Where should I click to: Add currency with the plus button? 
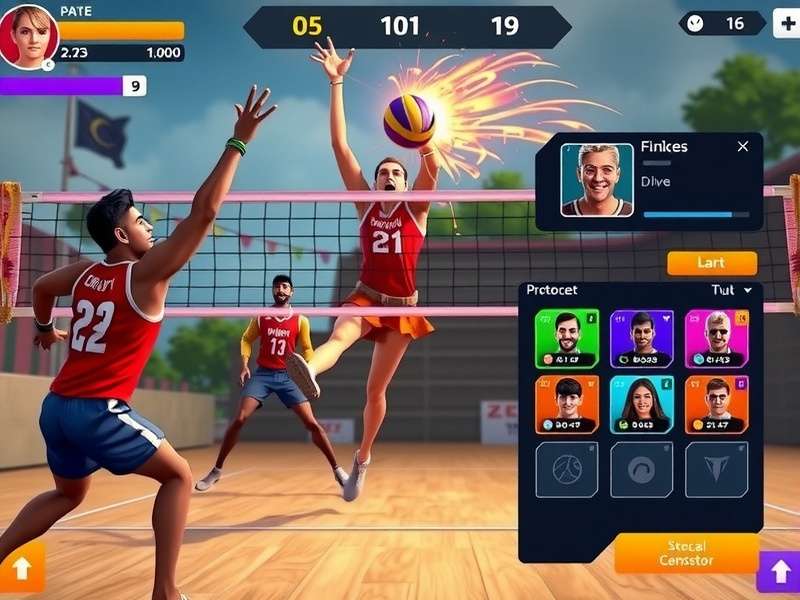pos(786,23)
